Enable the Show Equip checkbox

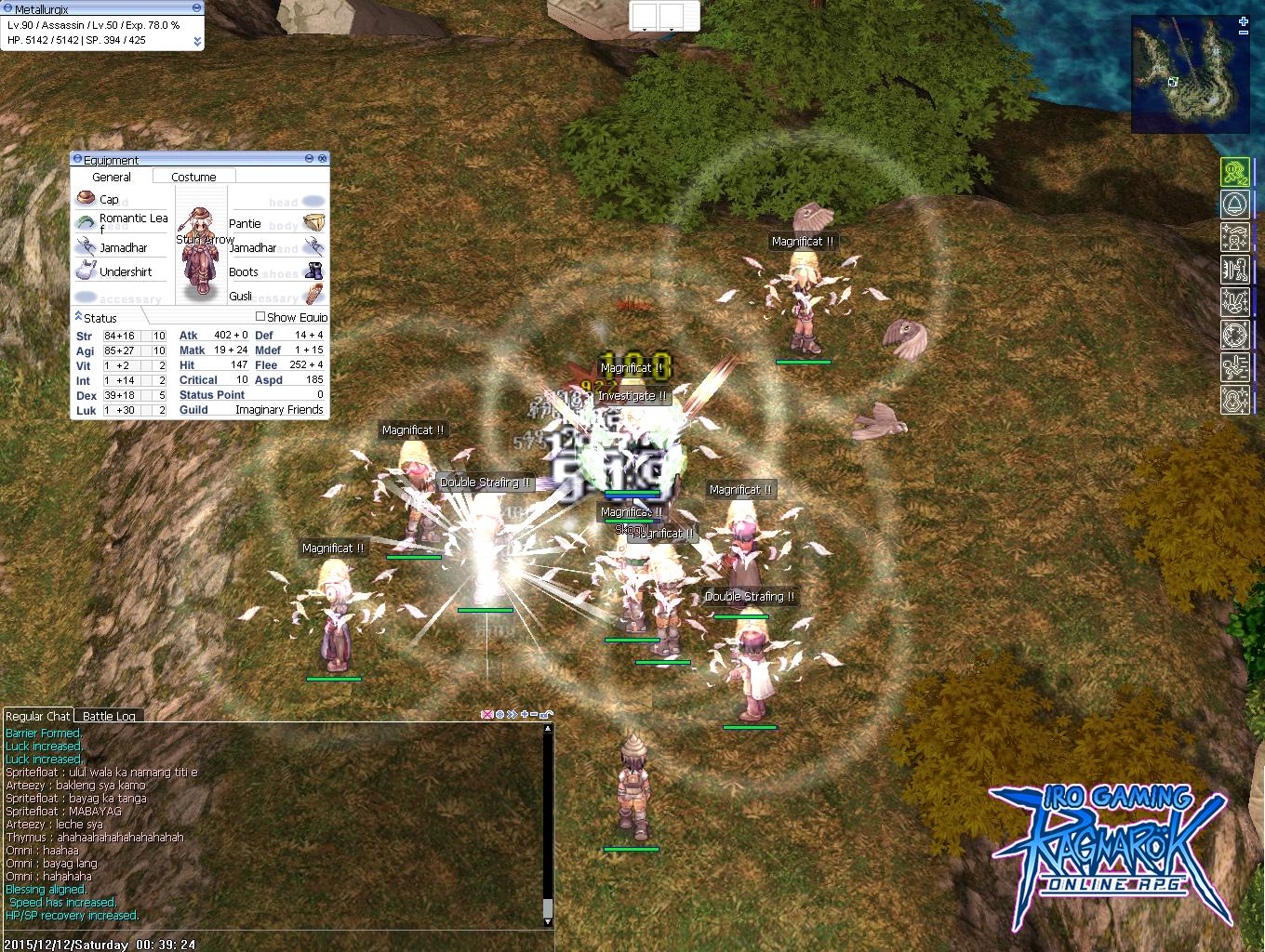coord(261,317)
